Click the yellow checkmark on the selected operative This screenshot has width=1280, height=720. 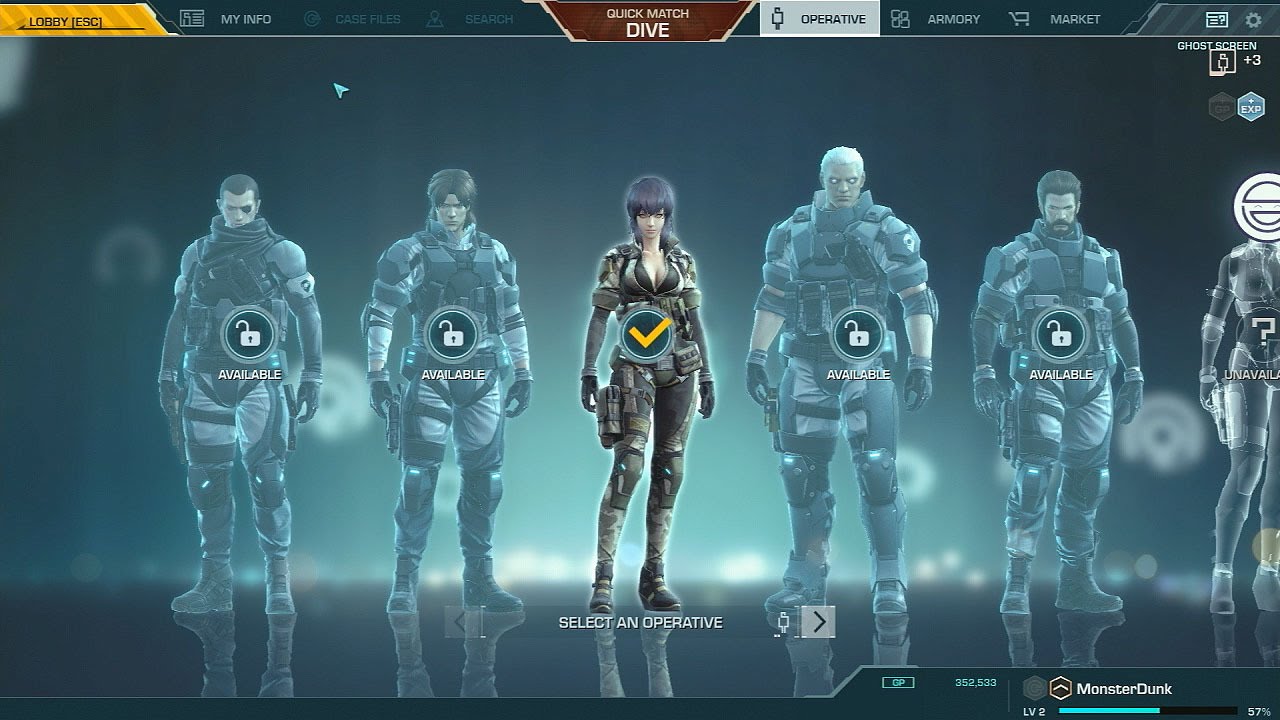click(x=647, y=336)
